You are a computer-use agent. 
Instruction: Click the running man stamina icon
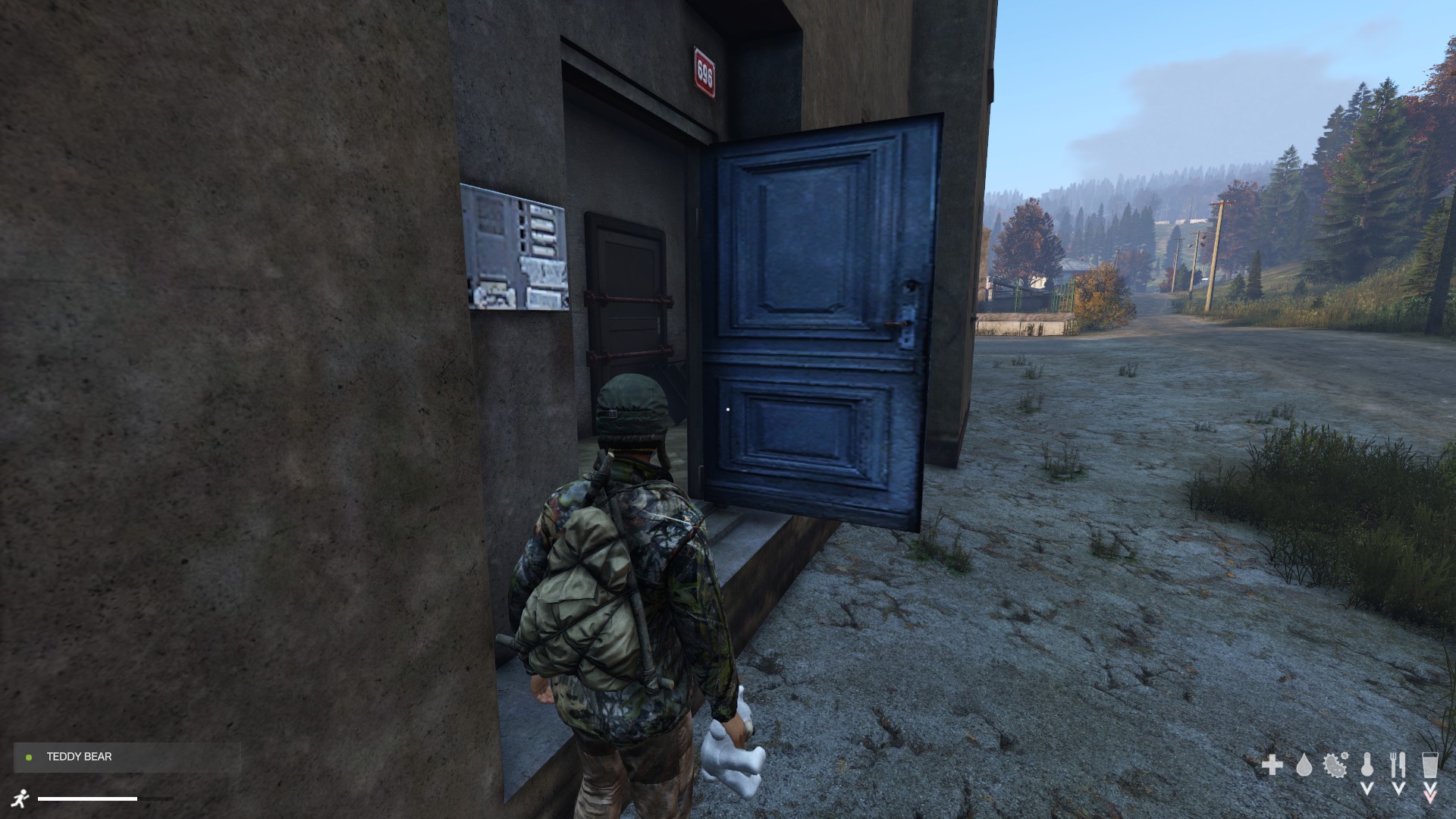pos(21,799)
